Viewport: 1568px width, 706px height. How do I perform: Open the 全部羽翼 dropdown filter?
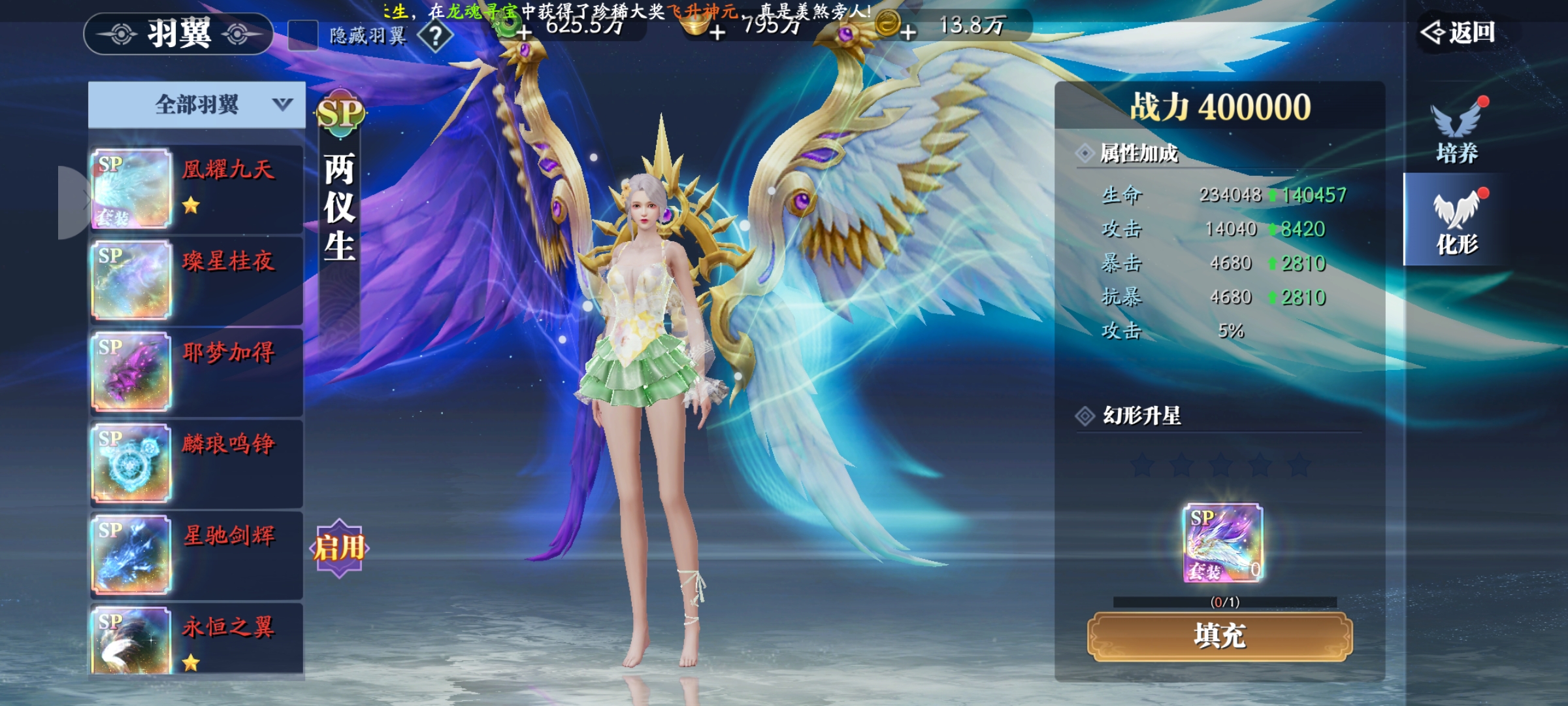[197, 105]
